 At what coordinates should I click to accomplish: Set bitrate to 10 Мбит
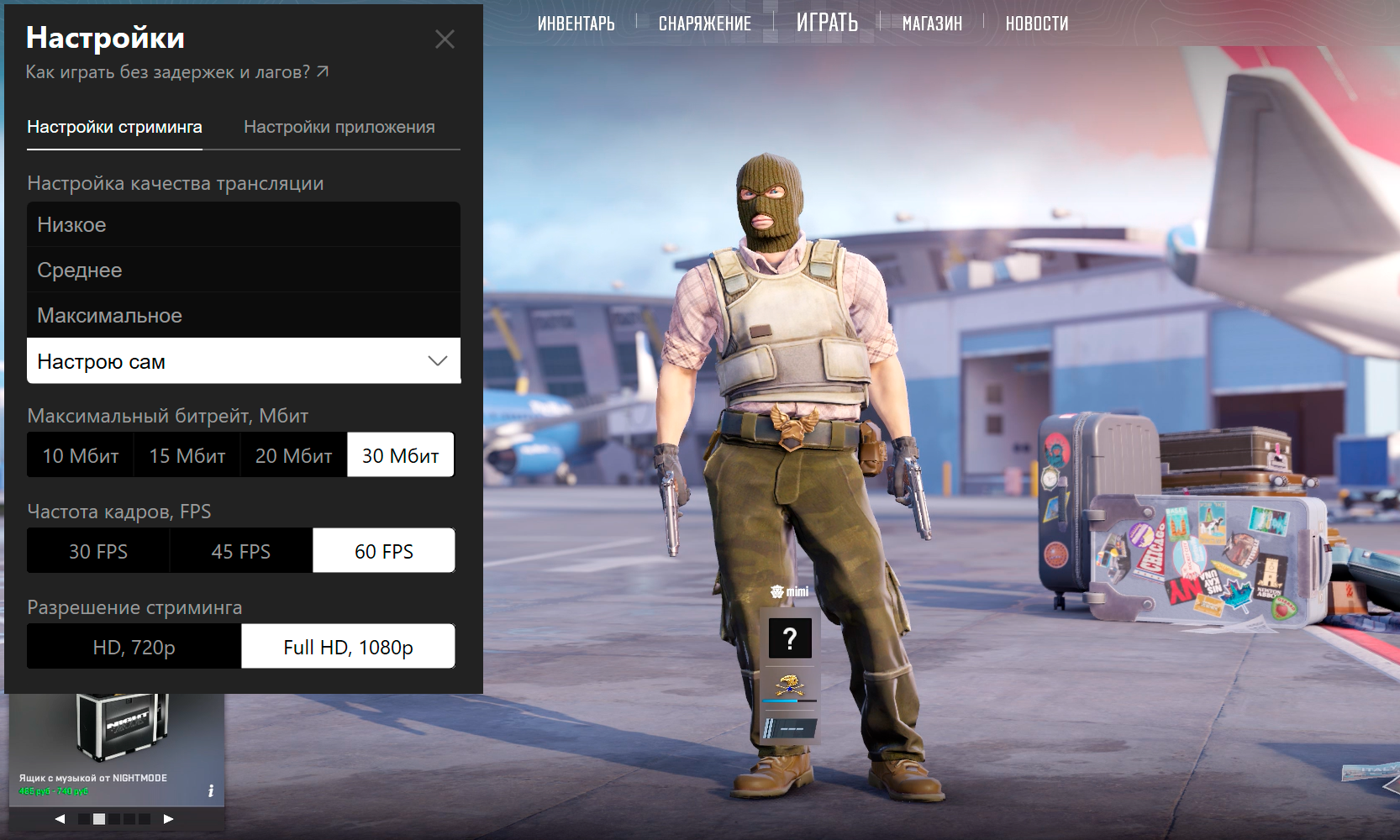click(81, 455)
